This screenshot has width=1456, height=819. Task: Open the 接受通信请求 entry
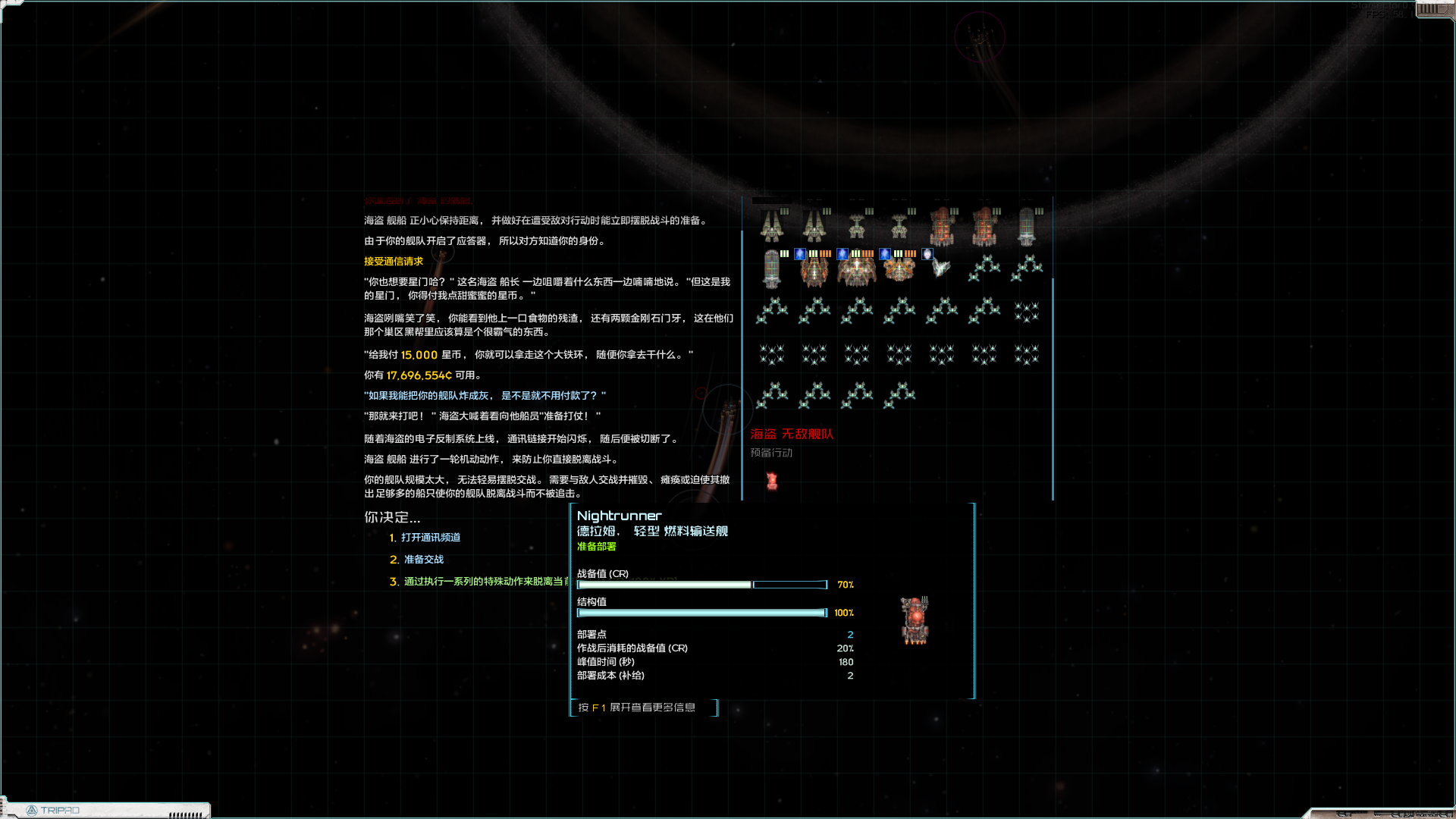tap(393, 260)
